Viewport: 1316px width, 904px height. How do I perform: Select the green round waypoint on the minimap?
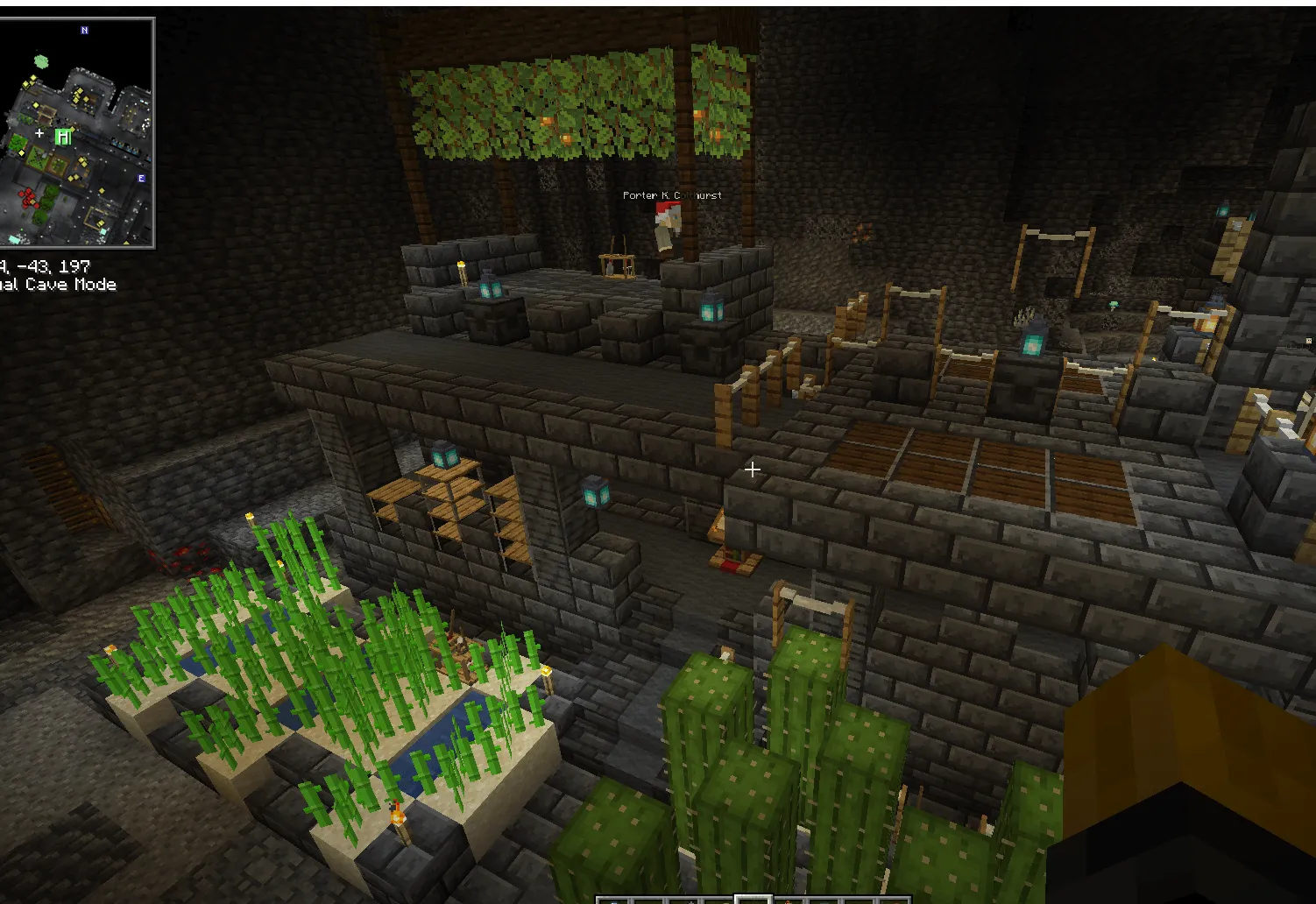(40, 61)
